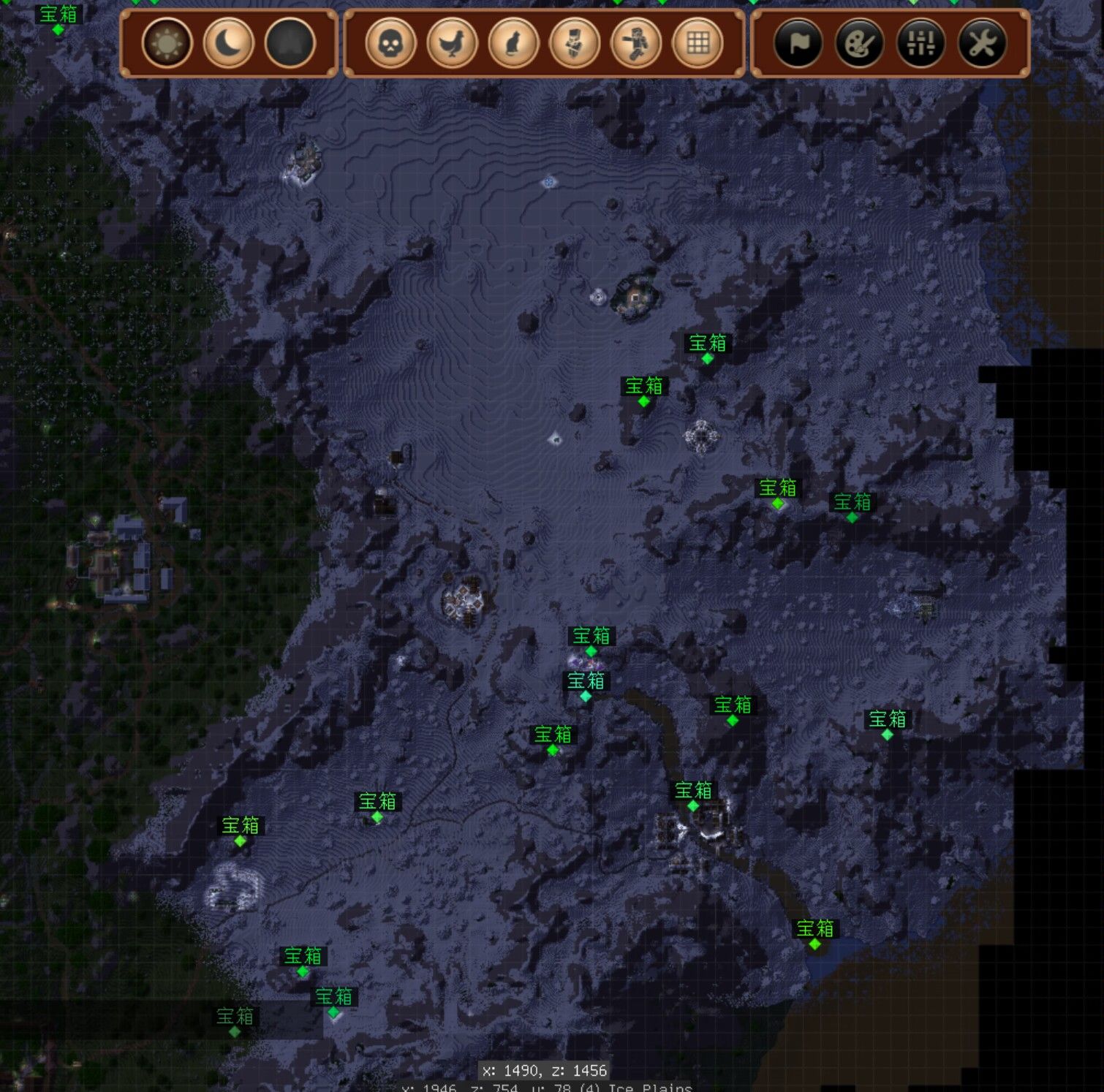The image size is (1104, 1092).
Task: Toggle the chunk grid overlay
Action: [x=697, y=43]
